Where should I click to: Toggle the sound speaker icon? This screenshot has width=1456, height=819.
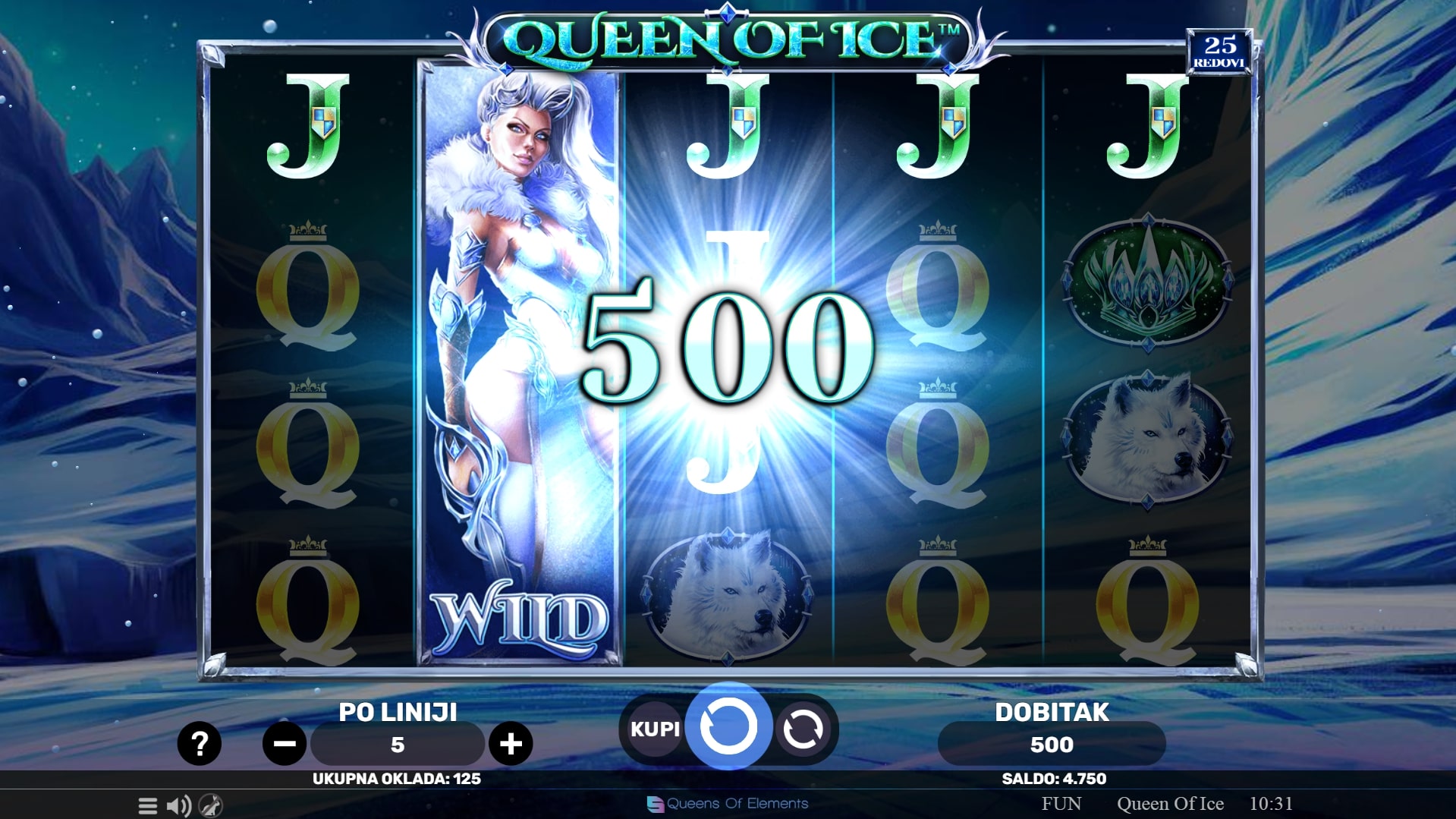pos(179,805)
